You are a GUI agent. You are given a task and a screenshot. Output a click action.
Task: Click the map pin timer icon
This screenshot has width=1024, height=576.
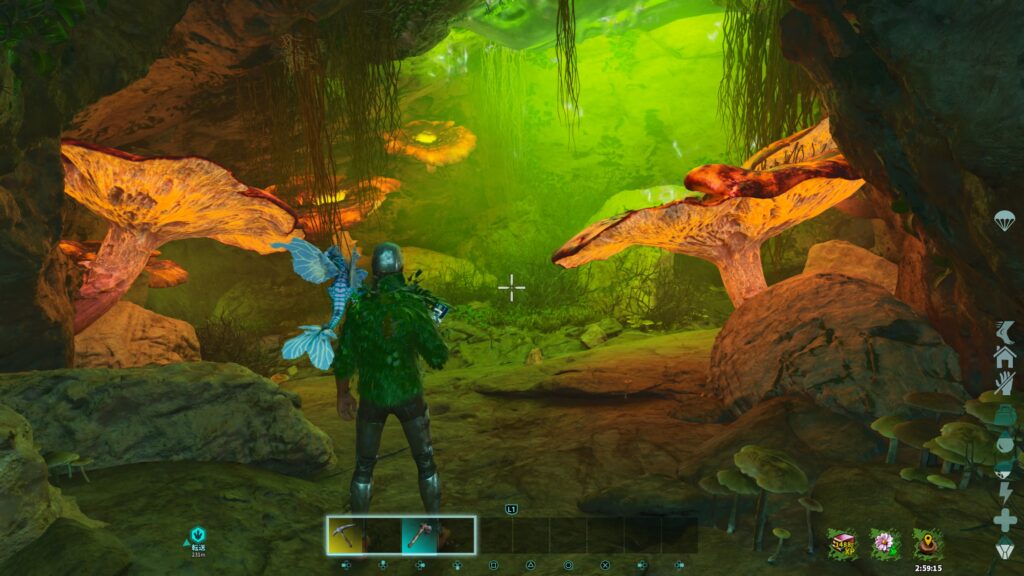point(926,543)
